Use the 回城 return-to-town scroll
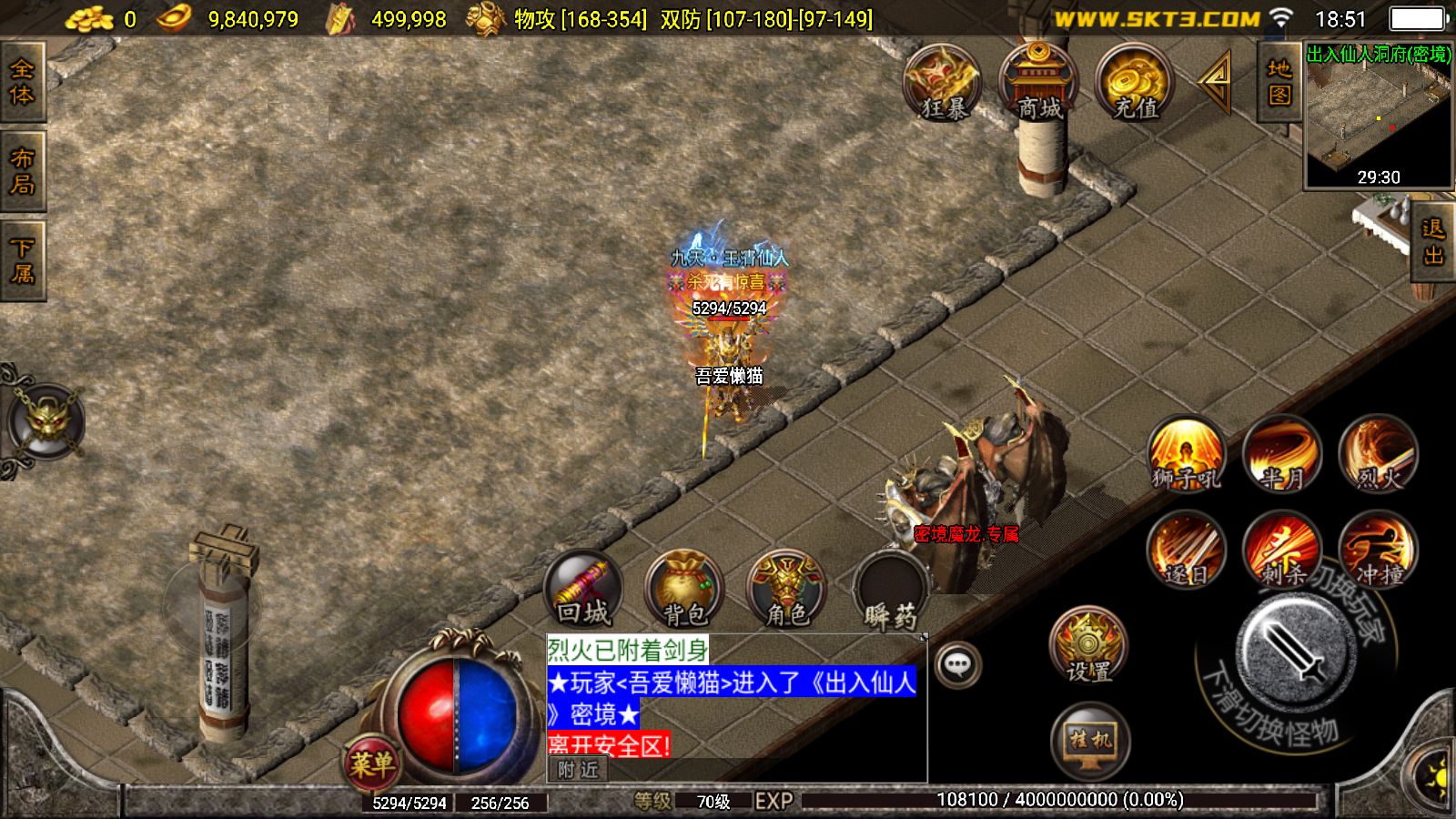This screenshot has height=819, width=1456. tap(583, 590)
